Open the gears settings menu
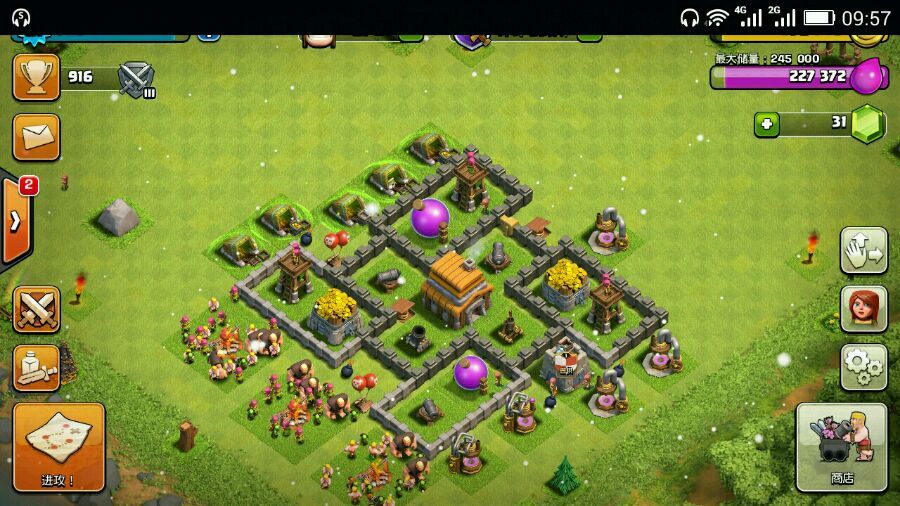The height and width of the screenshot is (506, 900). [863, 367]
